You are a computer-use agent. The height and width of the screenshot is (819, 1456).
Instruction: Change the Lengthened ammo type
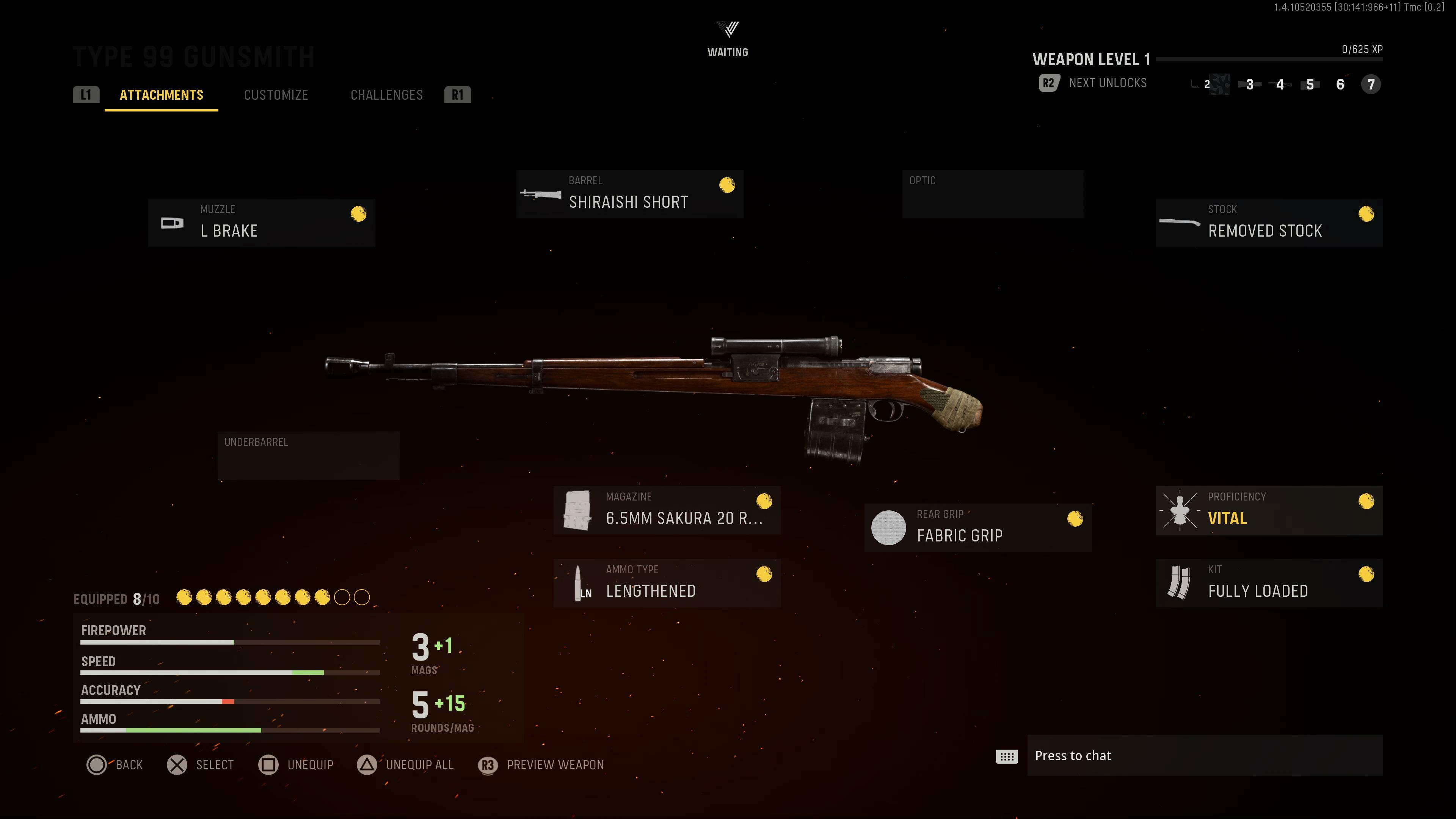[x=667, y=583]
